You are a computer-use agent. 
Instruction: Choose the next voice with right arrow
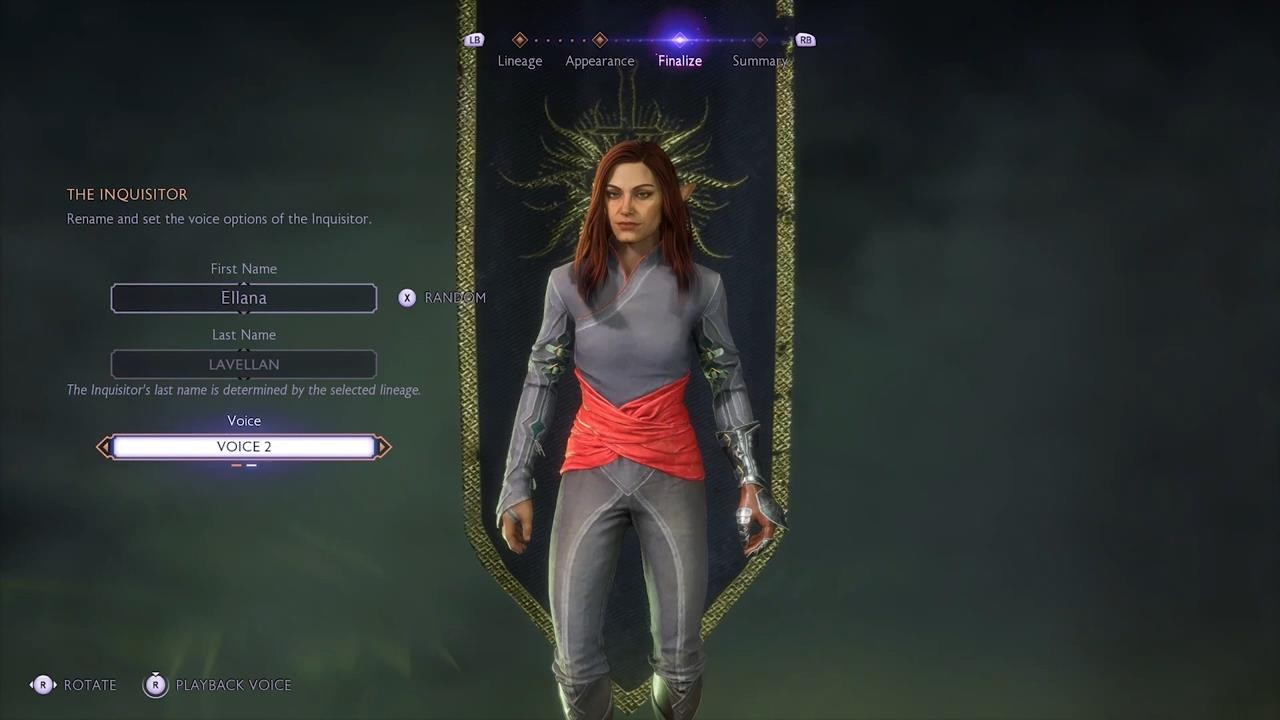(385, 447)
